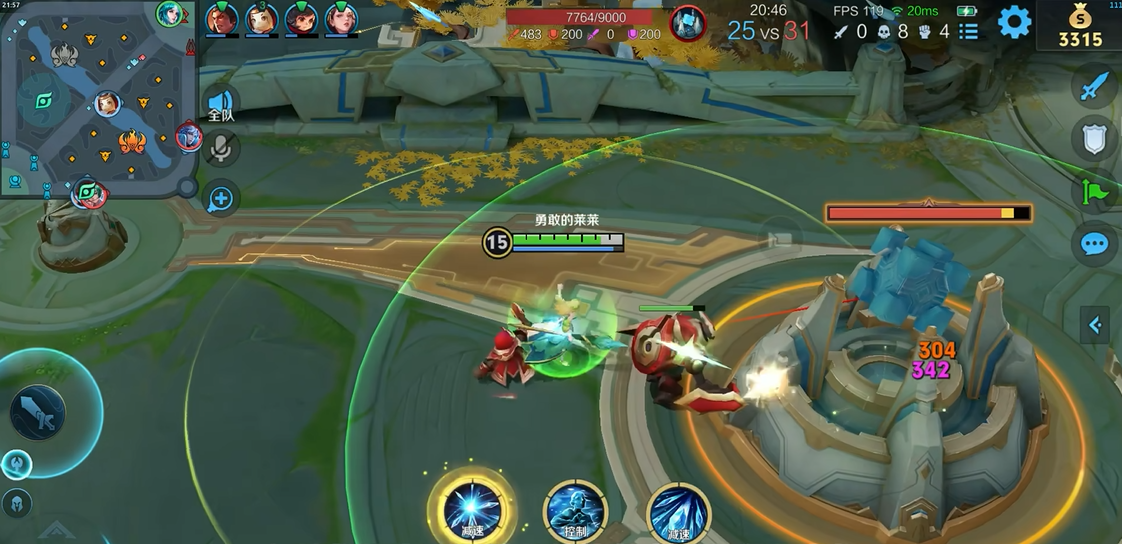
Task: Tap the enemy target portrait beside 7764/9000
Action: tap(687, 23)
